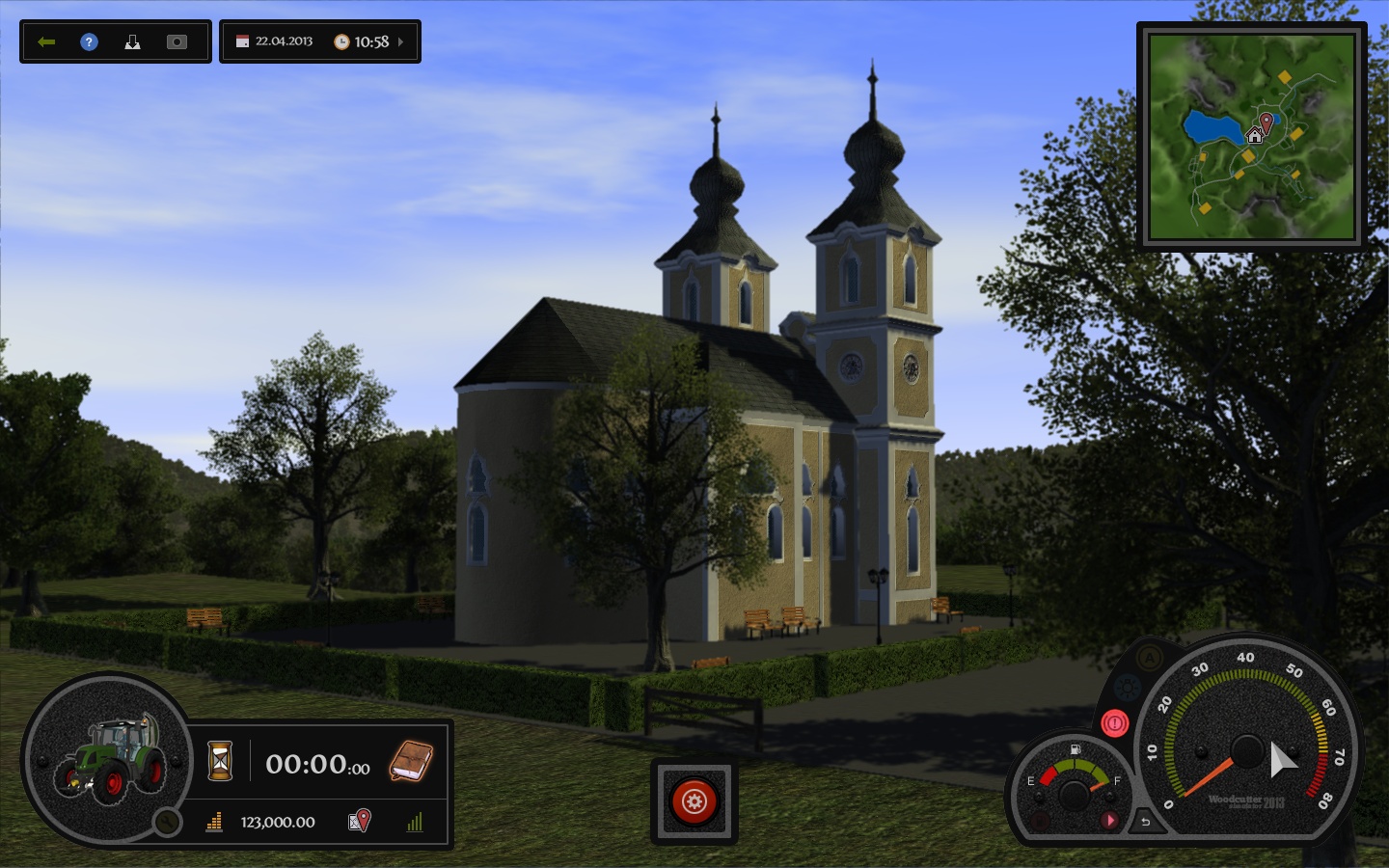Enable automatic mode with the A button
Viewport: 1389px width, 868px height.
1150,658
